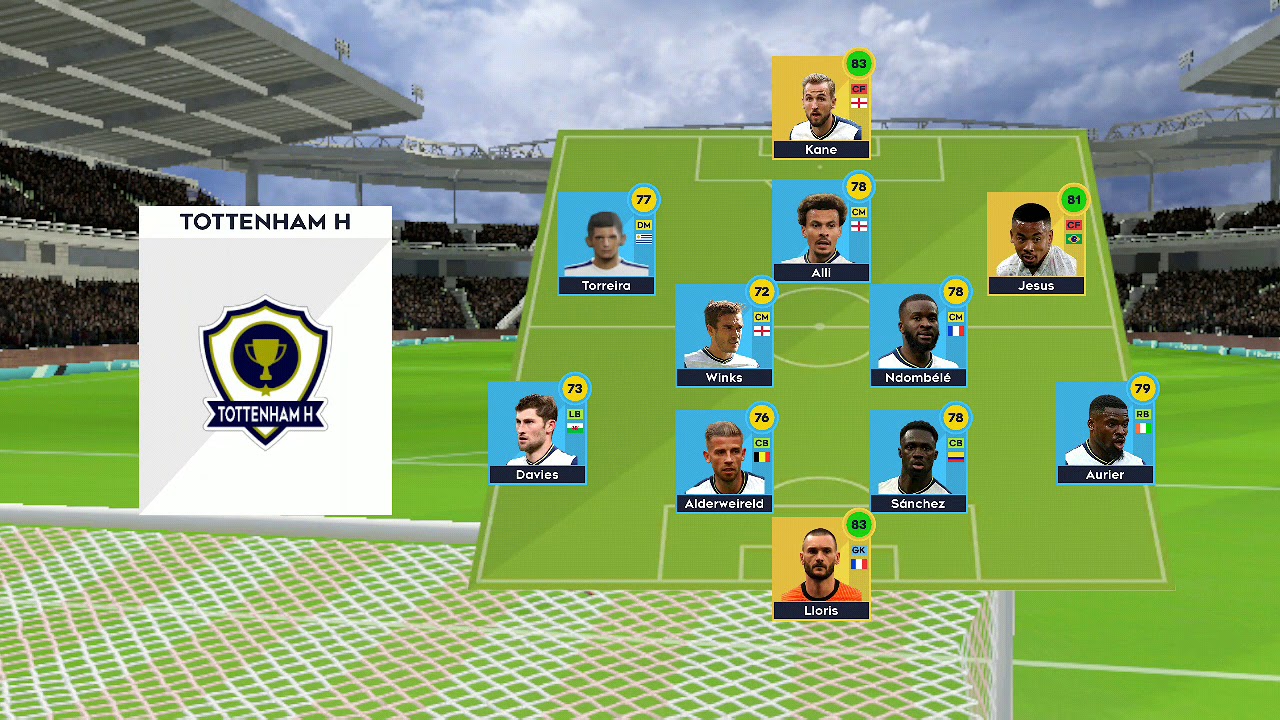Choose the Ndombélé player card
This screenshot has width=1280, height=720.
tap(918, 336)
